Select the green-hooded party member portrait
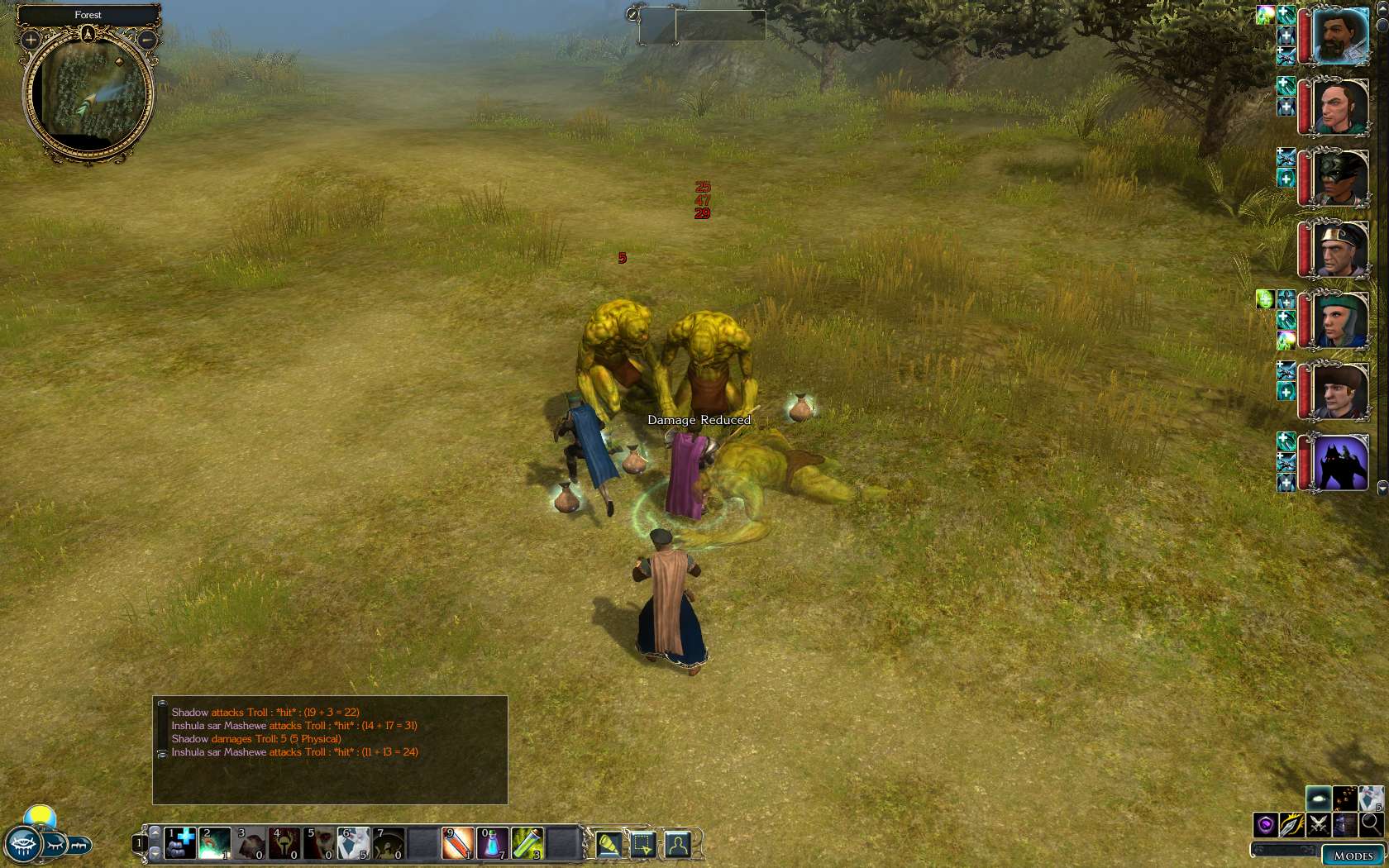The width and height of the screenshot is (1389, 868). [x=1339, y=320]
